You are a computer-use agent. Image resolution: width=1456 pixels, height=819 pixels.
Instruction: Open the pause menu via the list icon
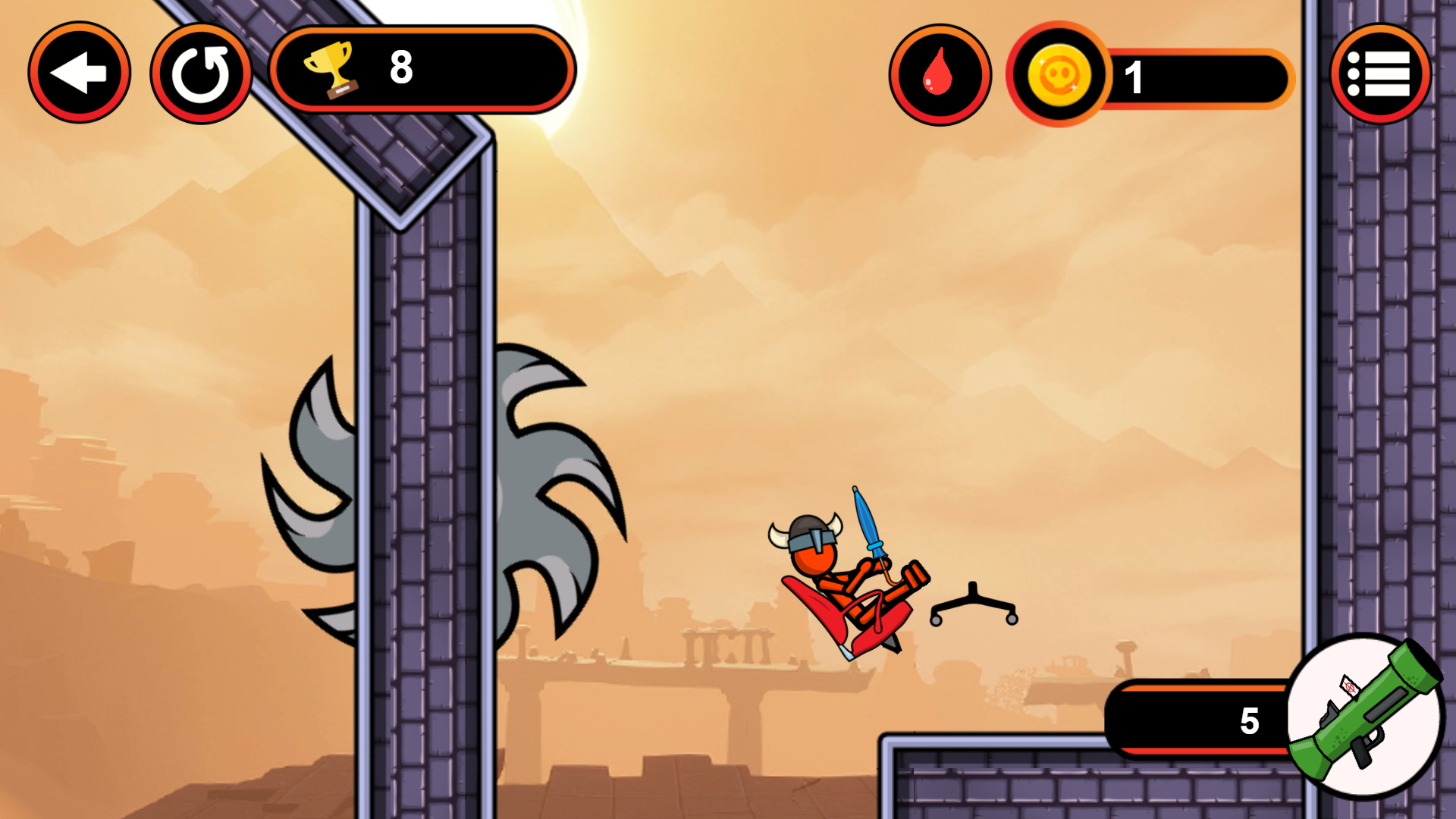(x=1381, y=72)
